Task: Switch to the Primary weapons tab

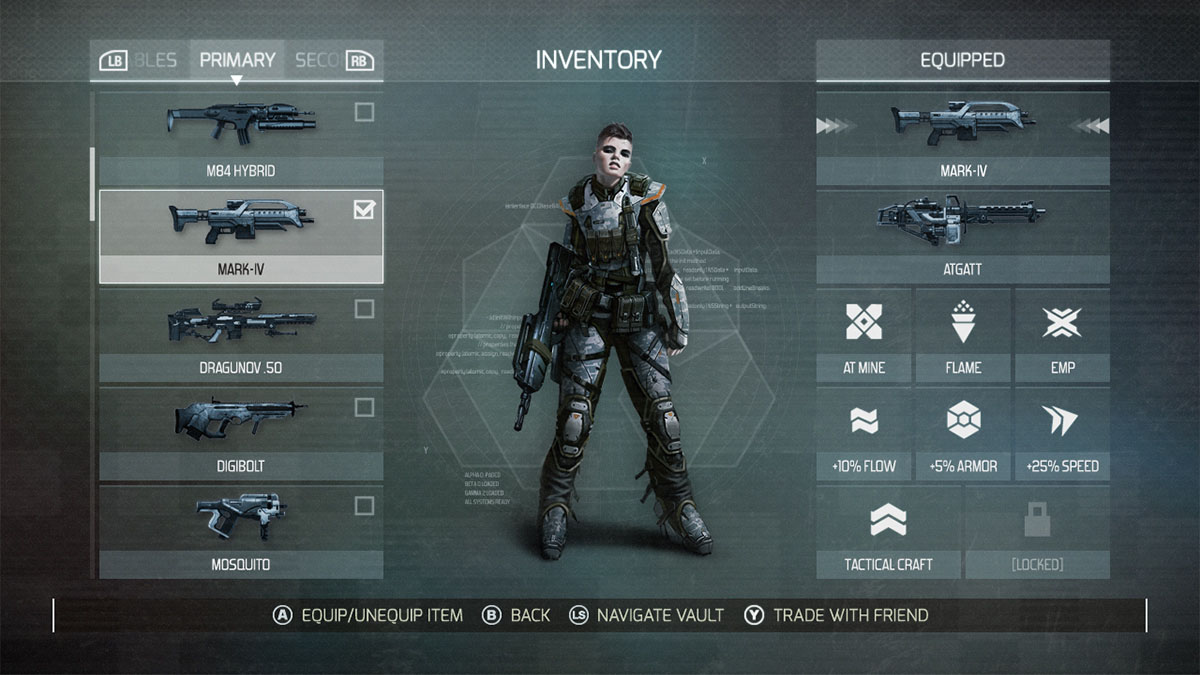Action: pos(237,60)
